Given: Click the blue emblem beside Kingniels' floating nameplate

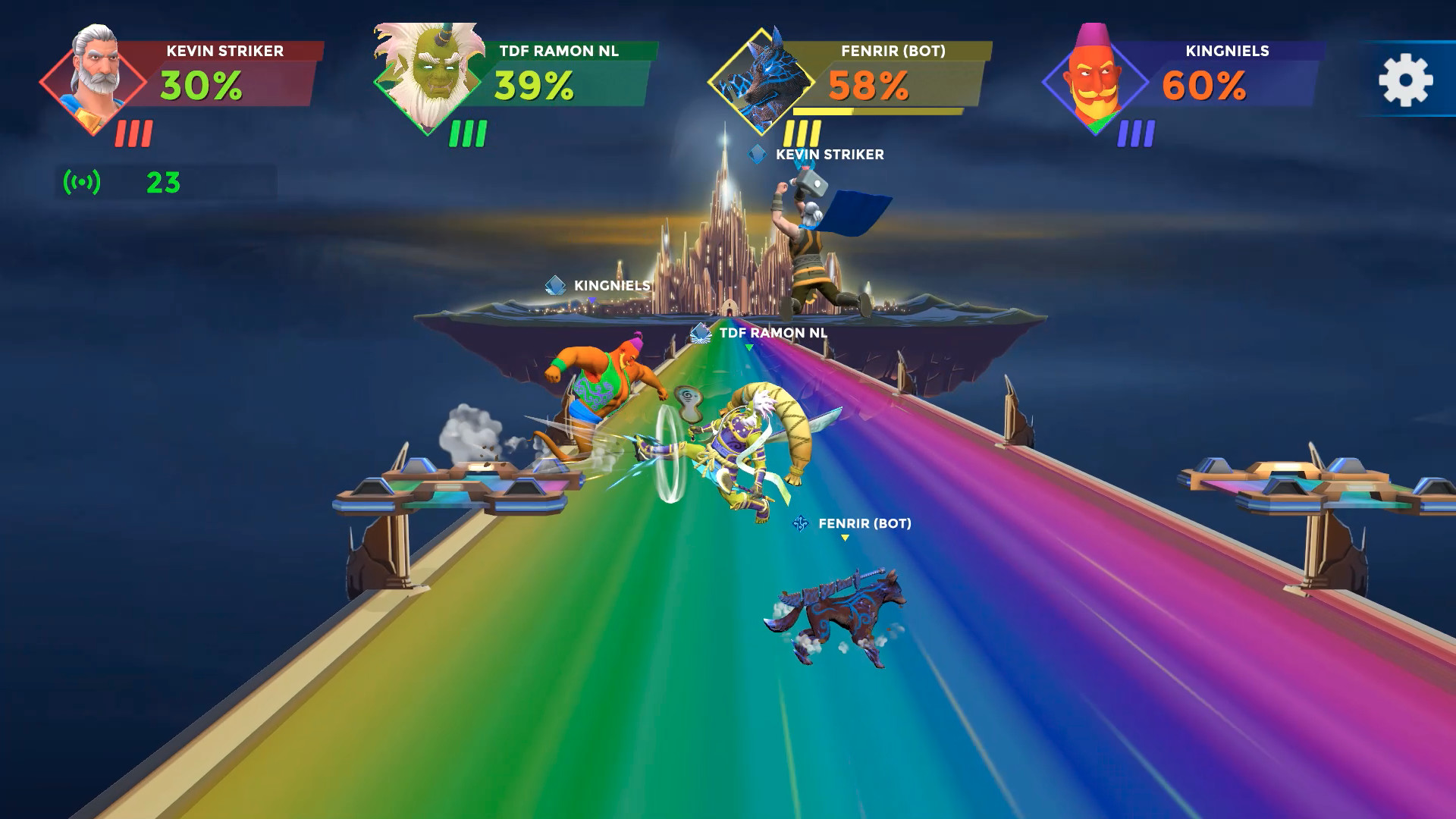Looking at the screenshot, I should click(x=554, y=287).
